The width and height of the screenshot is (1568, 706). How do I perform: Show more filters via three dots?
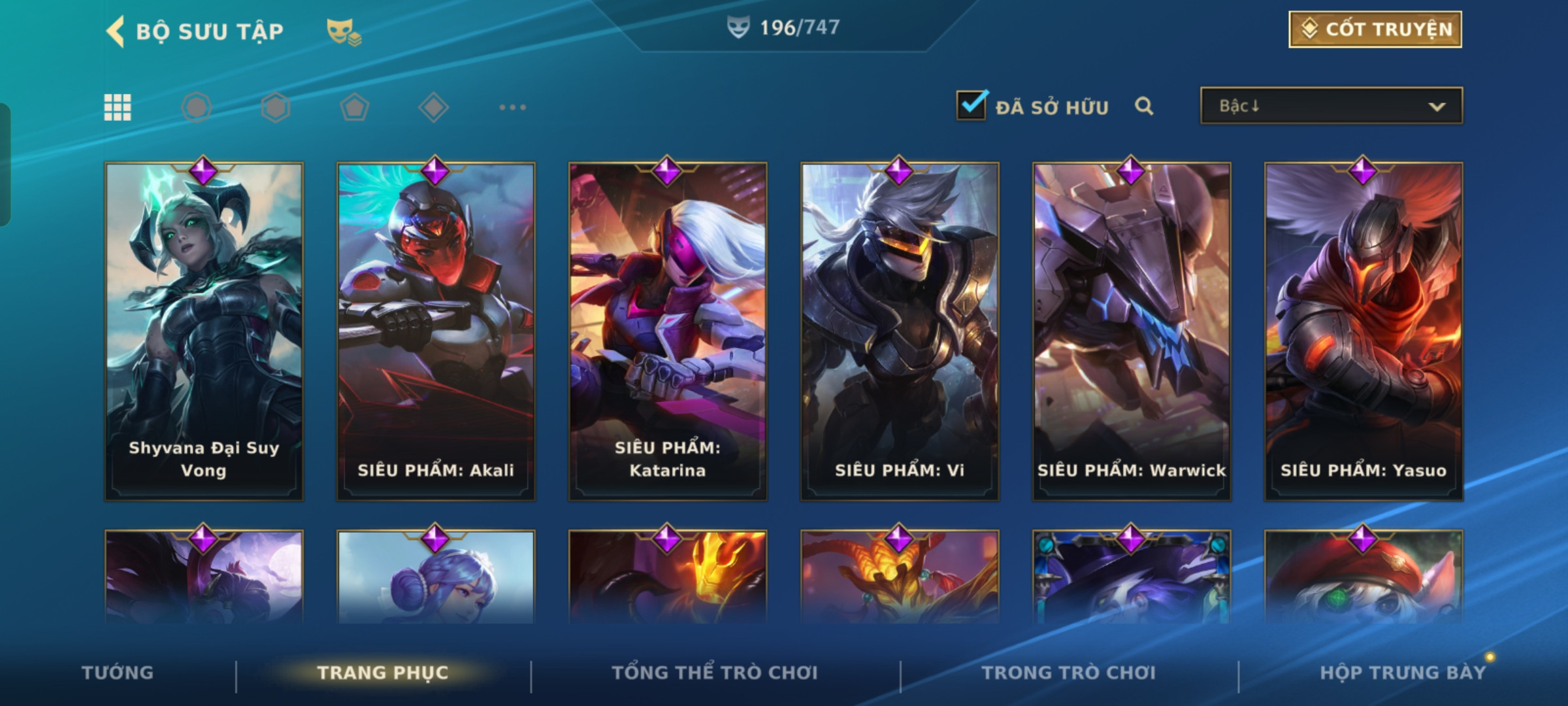512,107
